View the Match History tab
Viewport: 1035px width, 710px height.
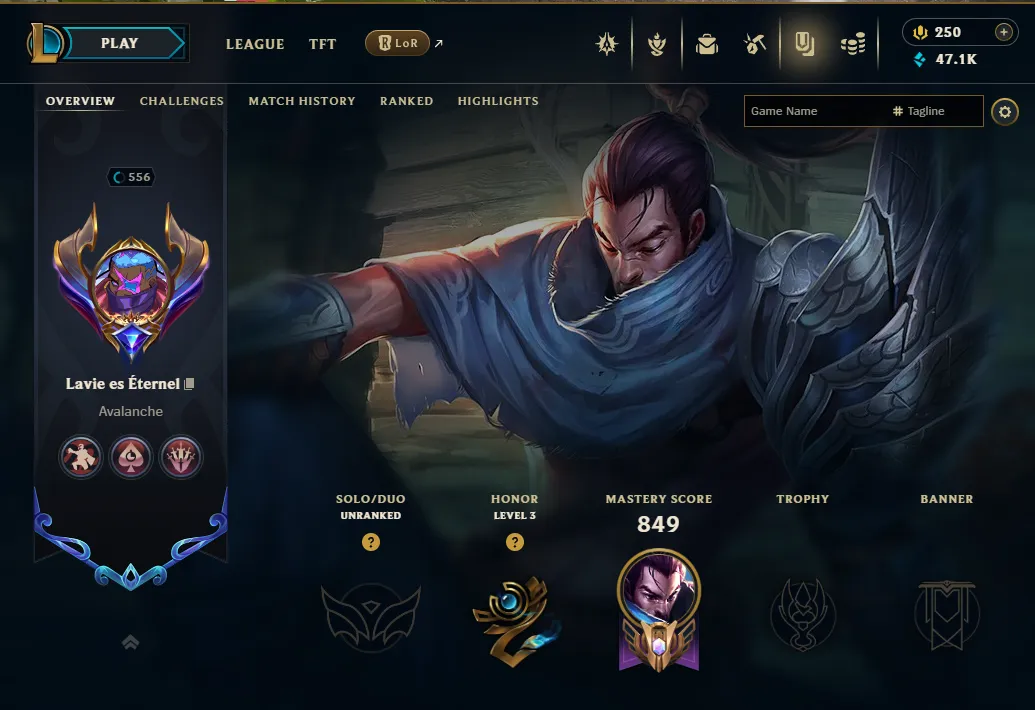302,101
